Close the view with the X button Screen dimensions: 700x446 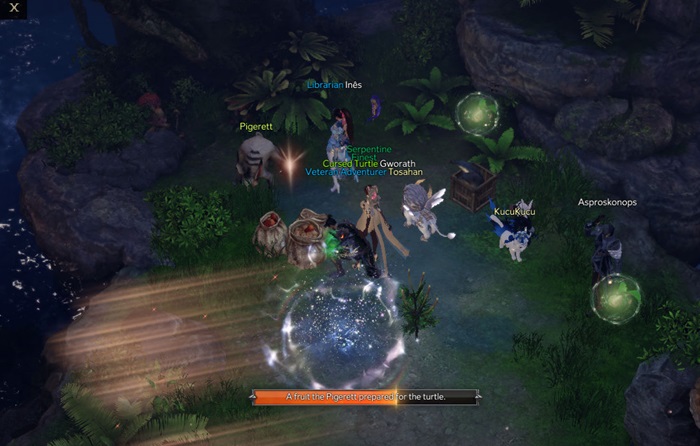click(x=15, y=8)
